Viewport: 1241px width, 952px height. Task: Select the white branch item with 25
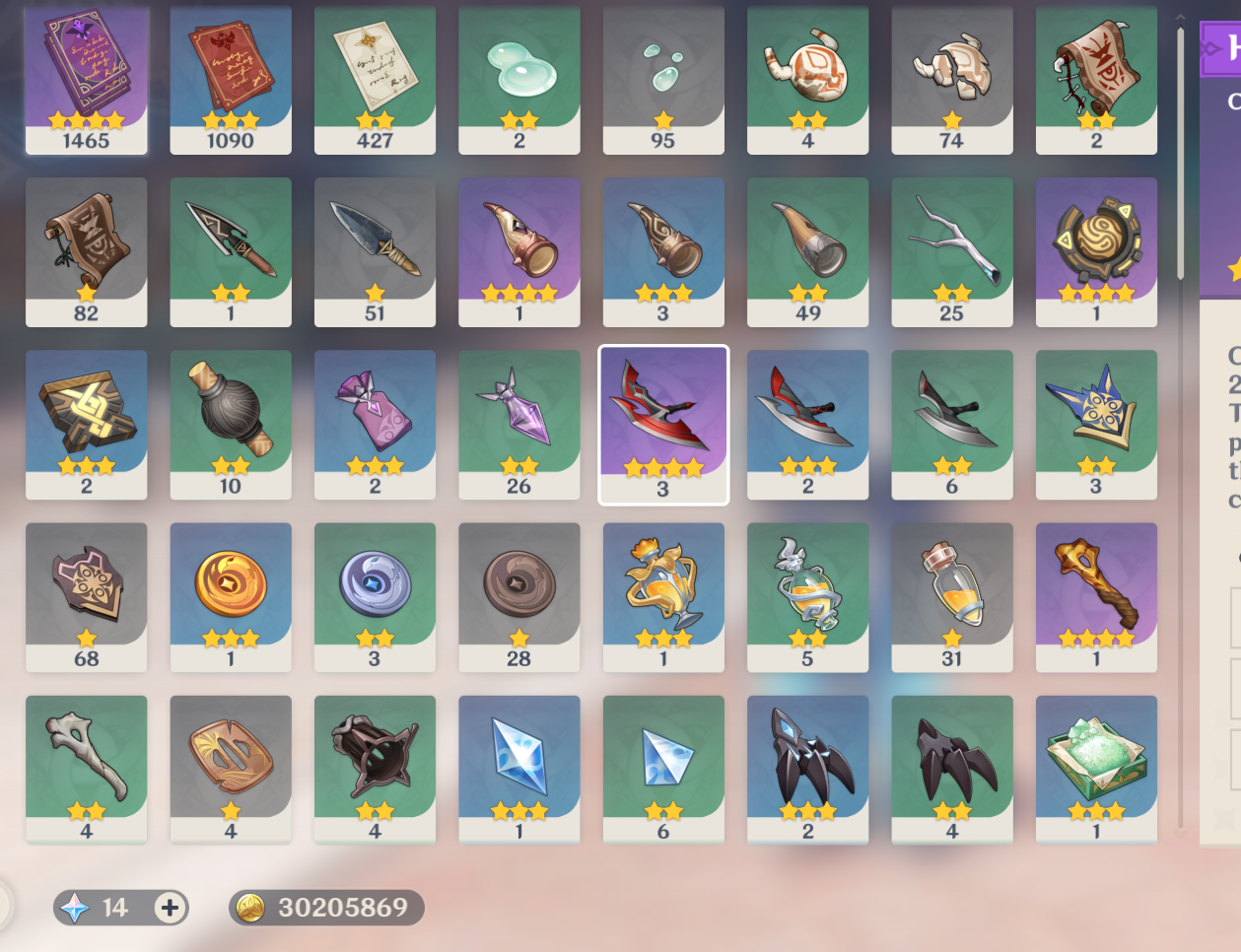pos(951,251)
